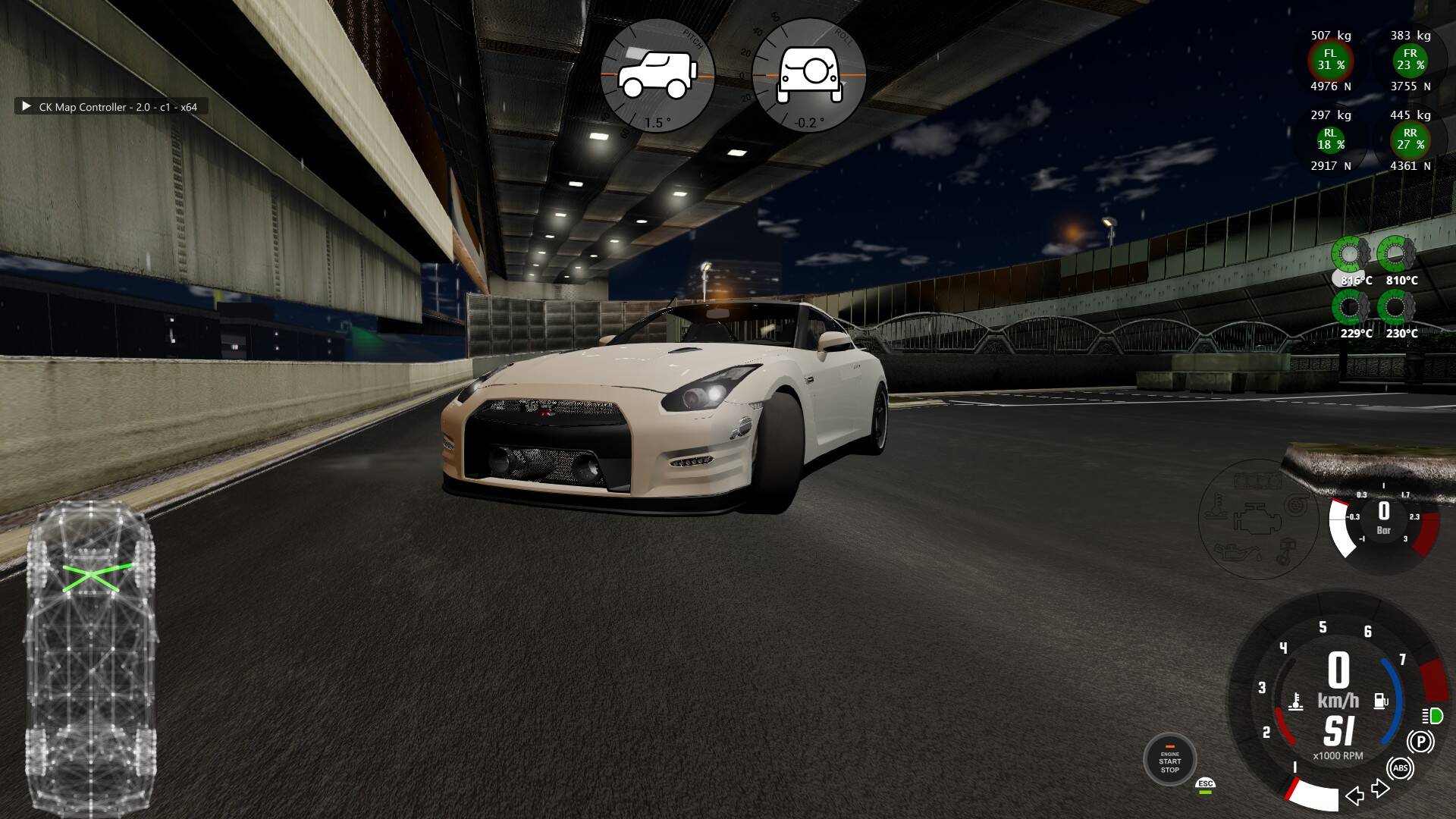Expand the CK Map Controller panel
This screenshot has height=819, width=1456.
coord(27,107)
